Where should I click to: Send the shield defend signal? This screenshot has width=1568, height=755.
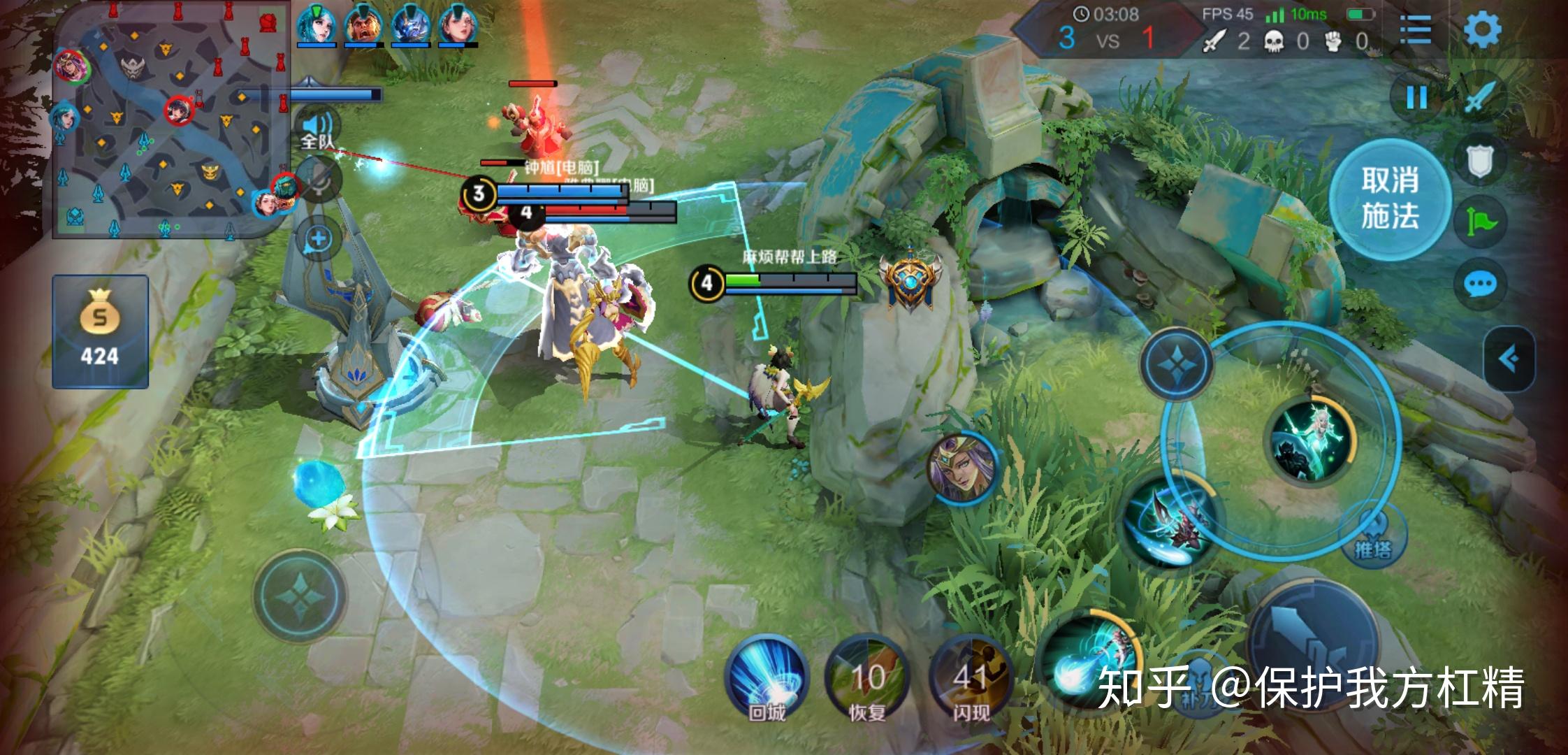click(x=1481, y=162)
